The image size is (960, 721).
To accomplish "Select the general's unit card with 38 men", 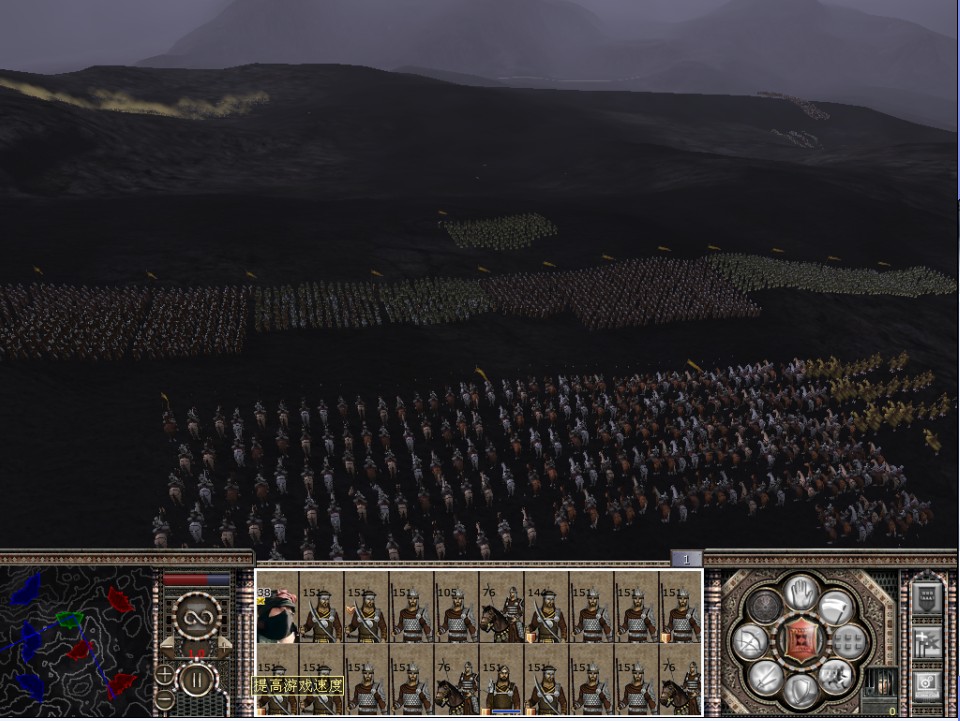I will 277,614.
